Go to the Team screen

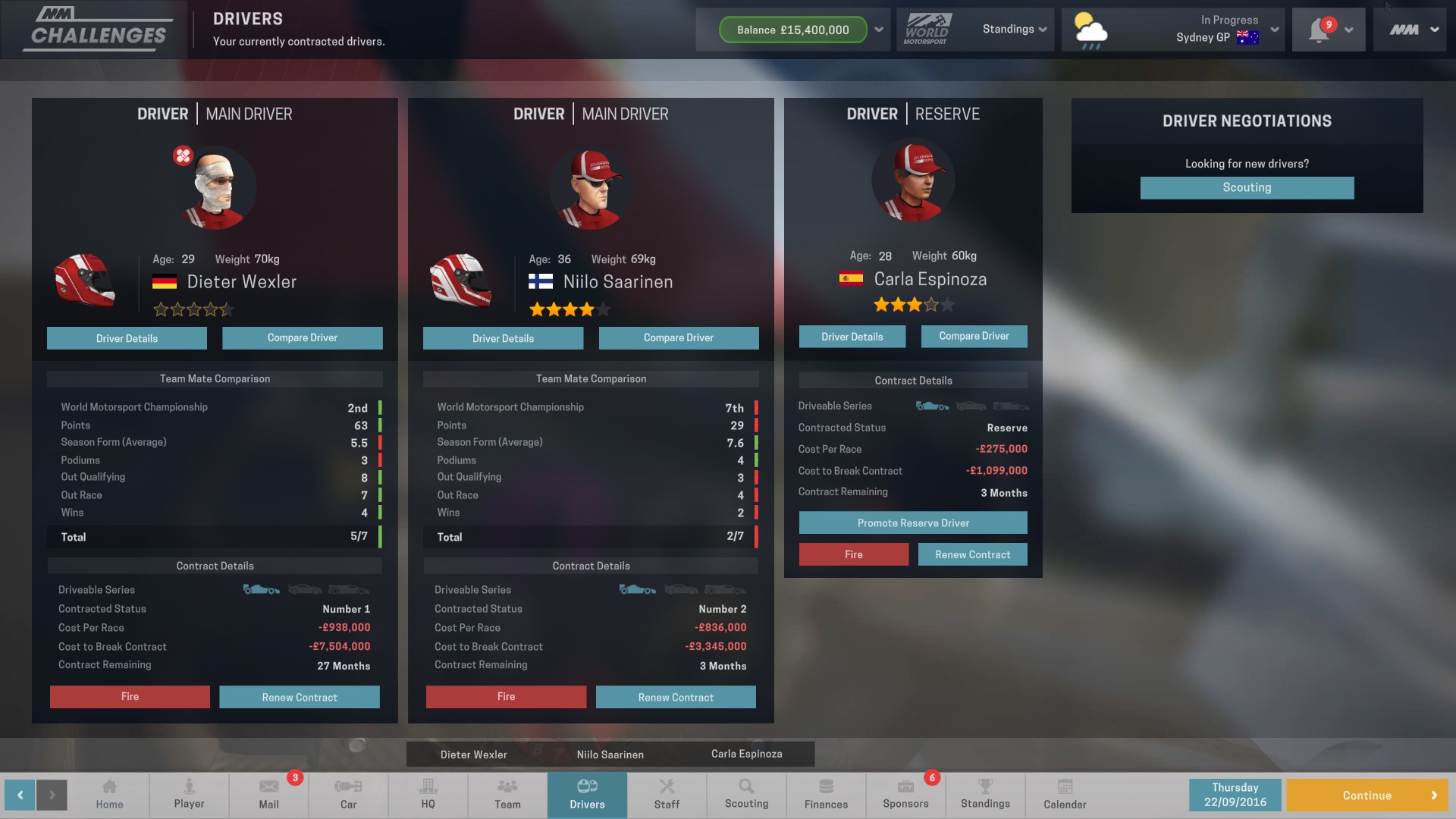507,795
